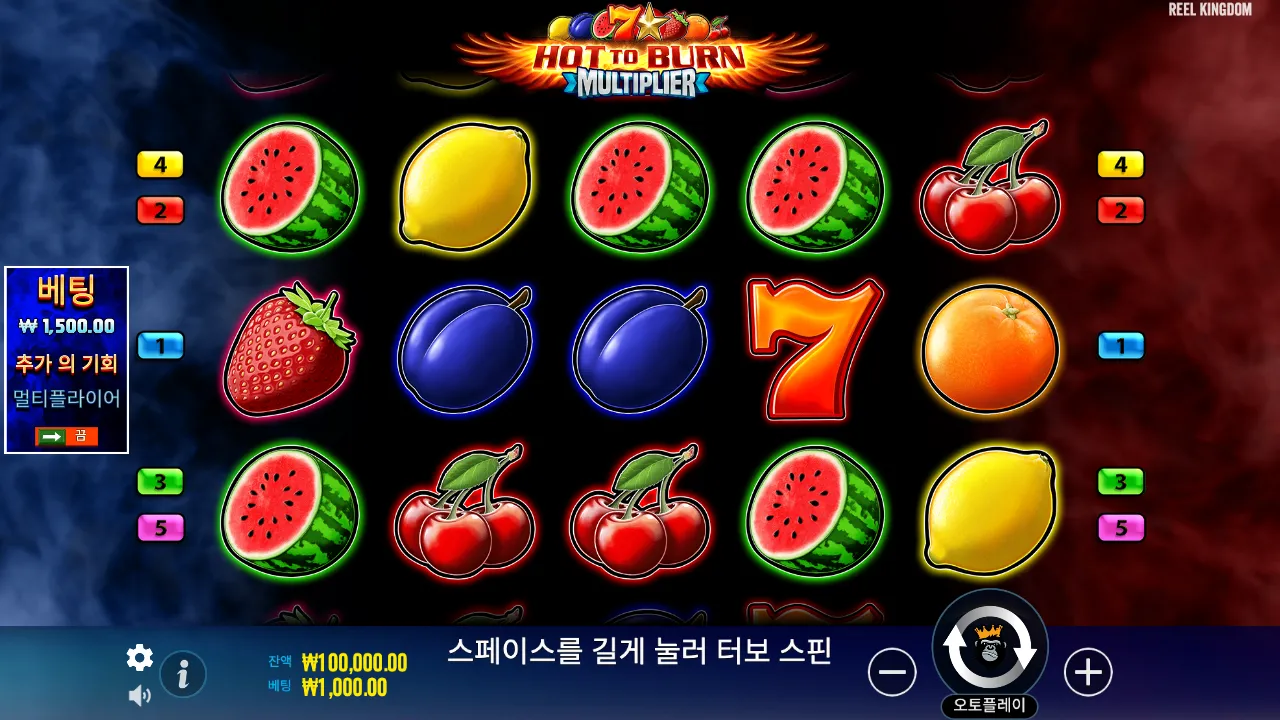Screen dimensions: 1280x720
Task: Select payline badge 4 on the right
Action: (x=1120, y=164)
